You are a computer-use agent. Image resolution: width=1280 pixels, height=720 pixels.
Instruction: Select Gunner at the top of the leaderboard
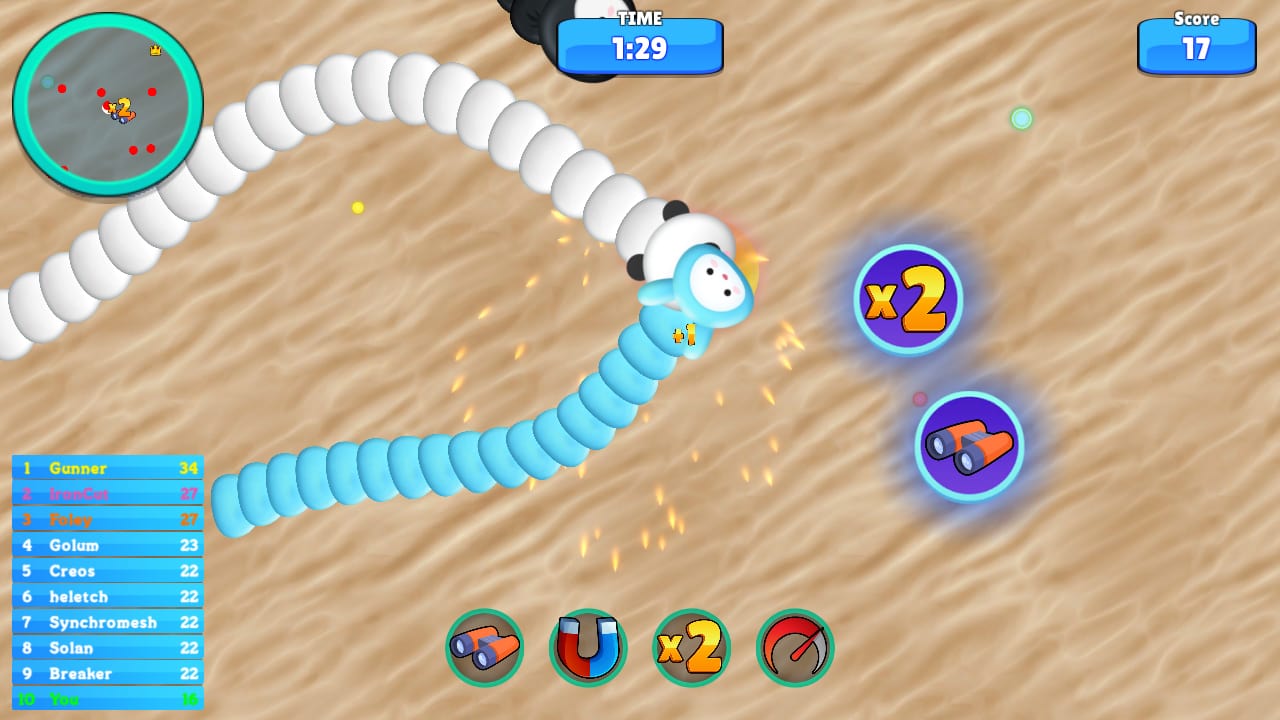pos(105,468)
